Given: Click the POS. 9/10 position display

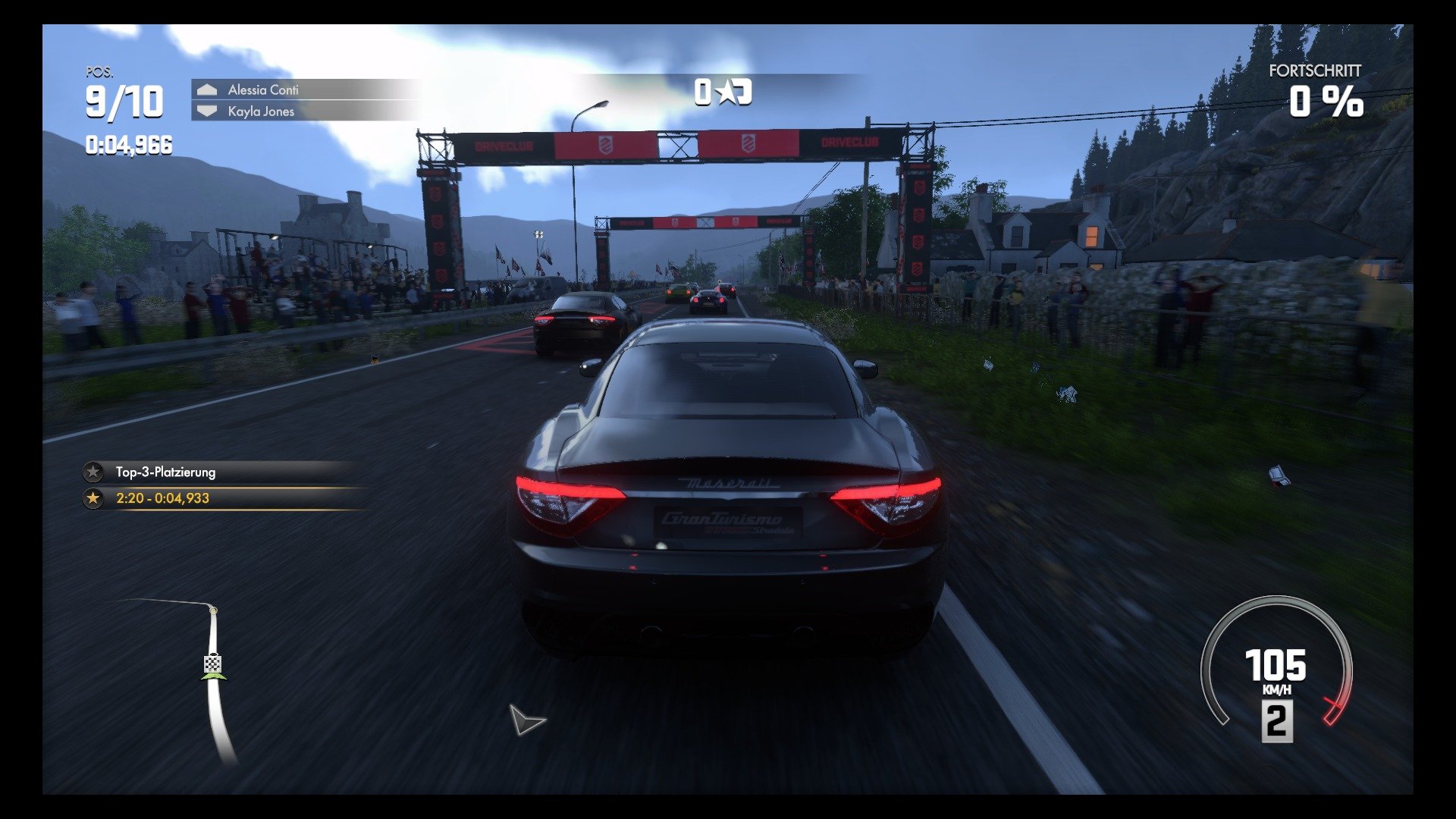Looking at the screenshot, I should click(124, 97).
